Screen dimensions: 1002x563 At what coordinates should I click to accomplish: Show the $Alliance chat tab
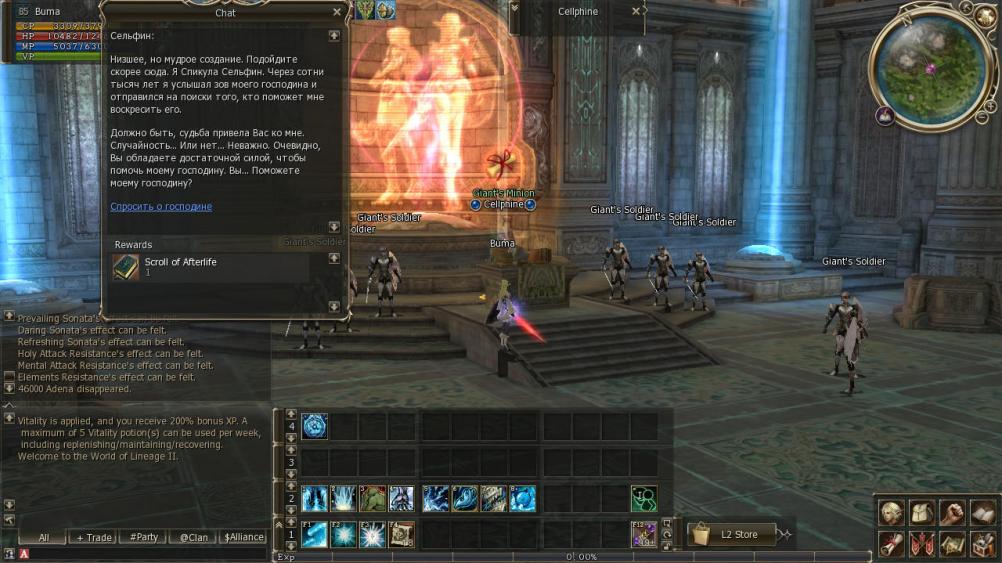(x=243, y=537)
